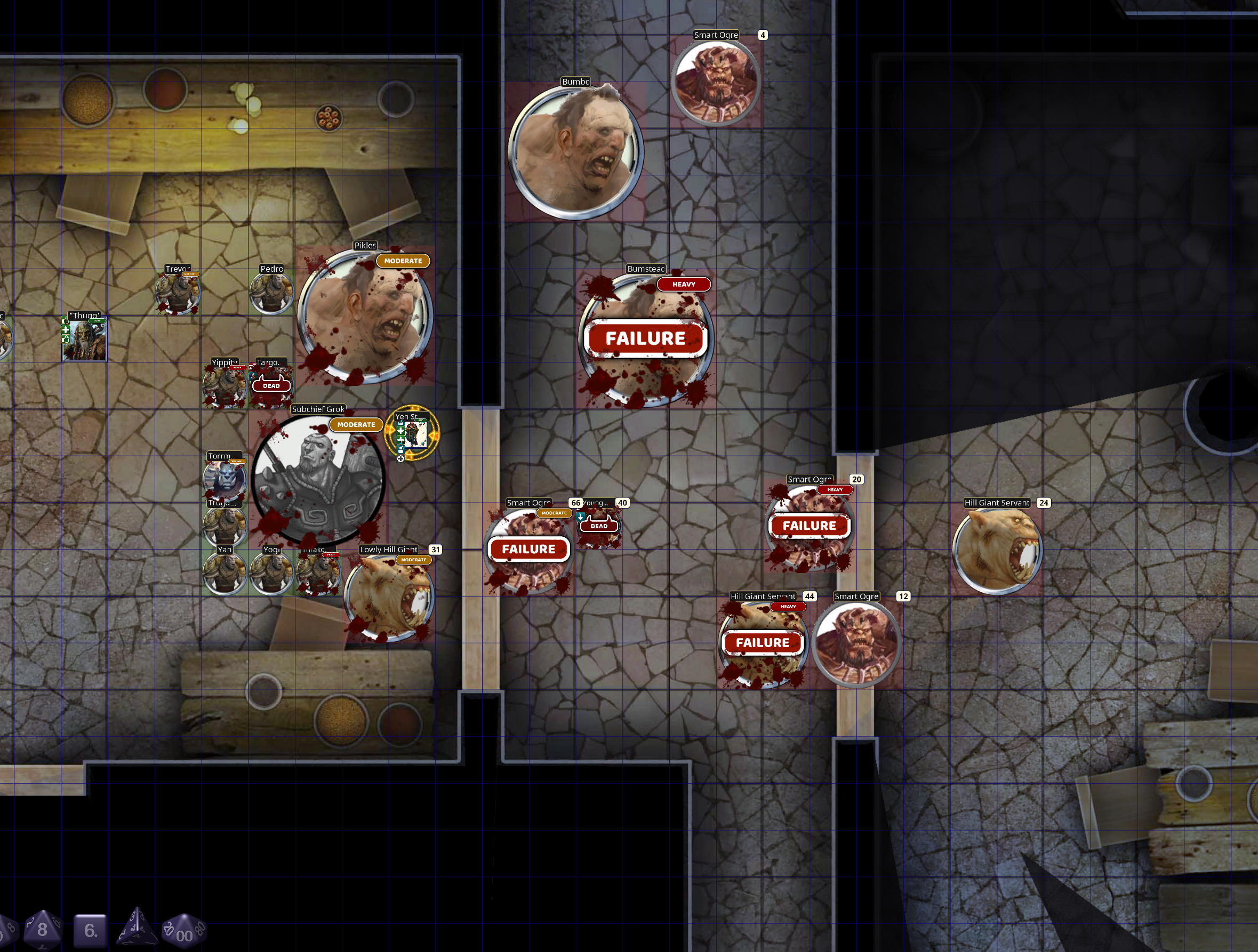This screenshot has height=952, width=1258.
Task: Click the green plus icon on Thugg's token
Action: [x=66, y=330]
